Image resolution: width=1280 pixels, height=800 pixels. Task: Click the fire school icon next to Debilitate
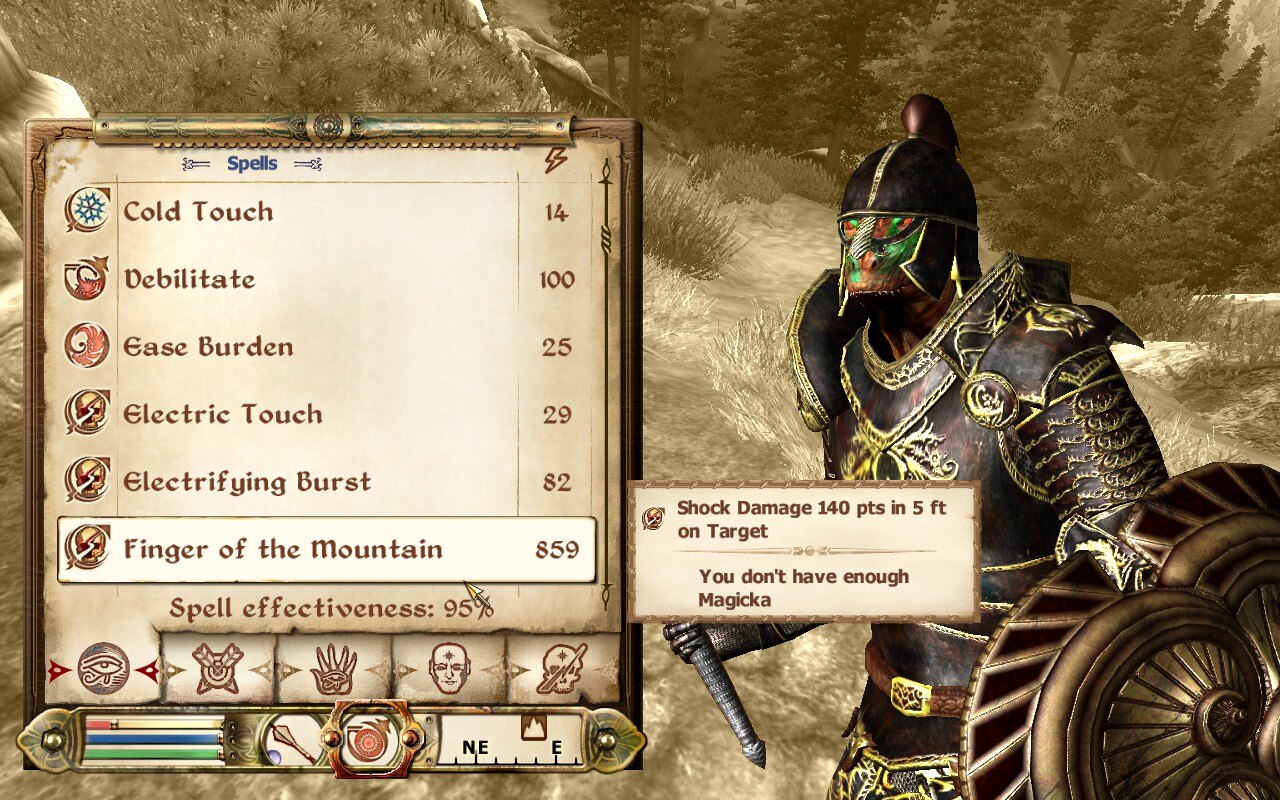pyautogui.click(x=87, y=280)
